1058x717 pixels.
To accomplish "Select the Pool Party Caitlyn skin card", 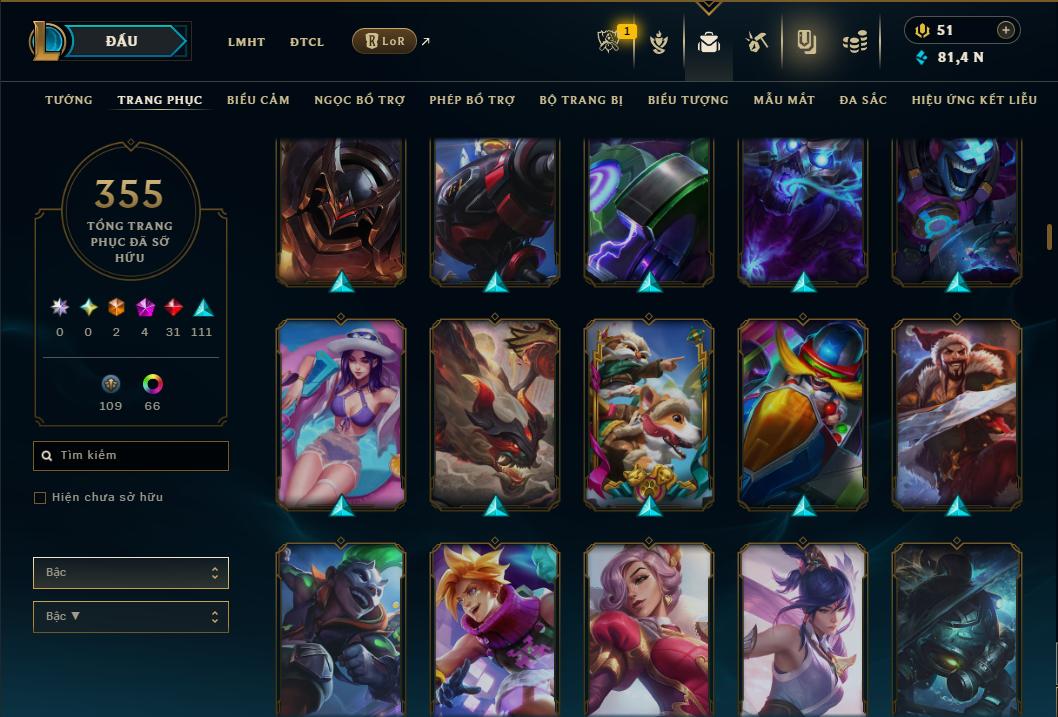I will tap(341, 414).
